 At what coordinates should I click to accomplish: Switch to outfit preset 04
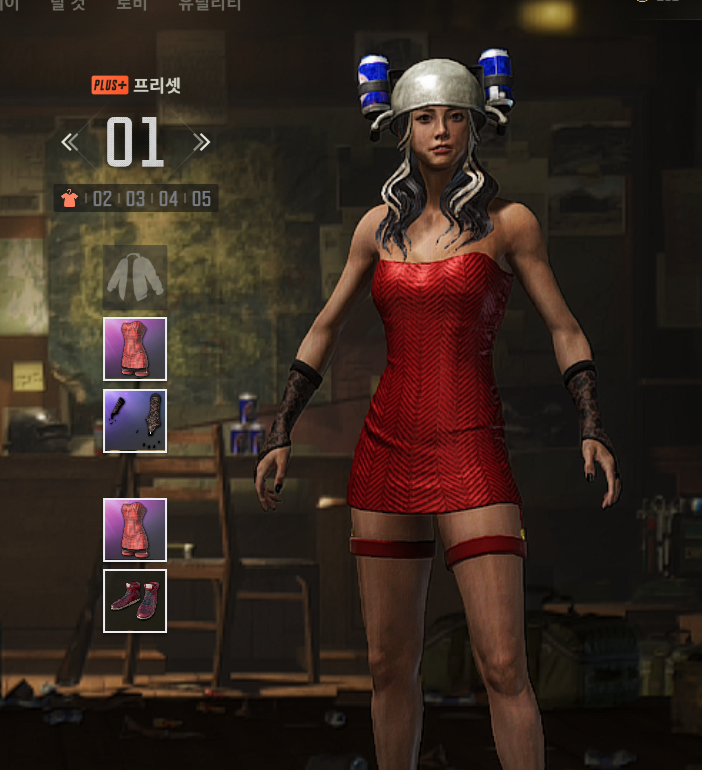(168, 198)
